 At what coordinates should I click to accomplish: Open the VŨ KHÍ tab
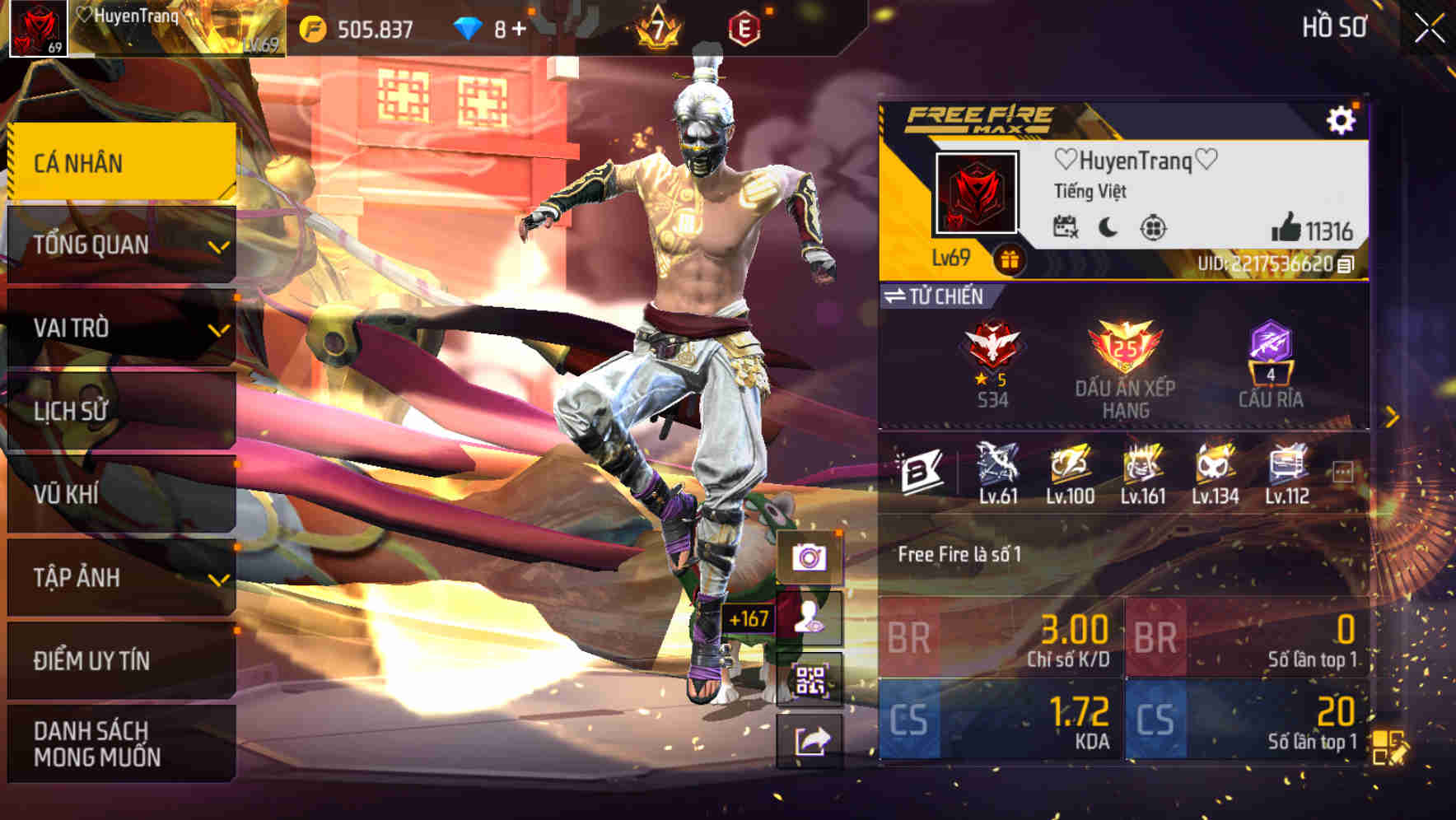(x=119, y=495)
